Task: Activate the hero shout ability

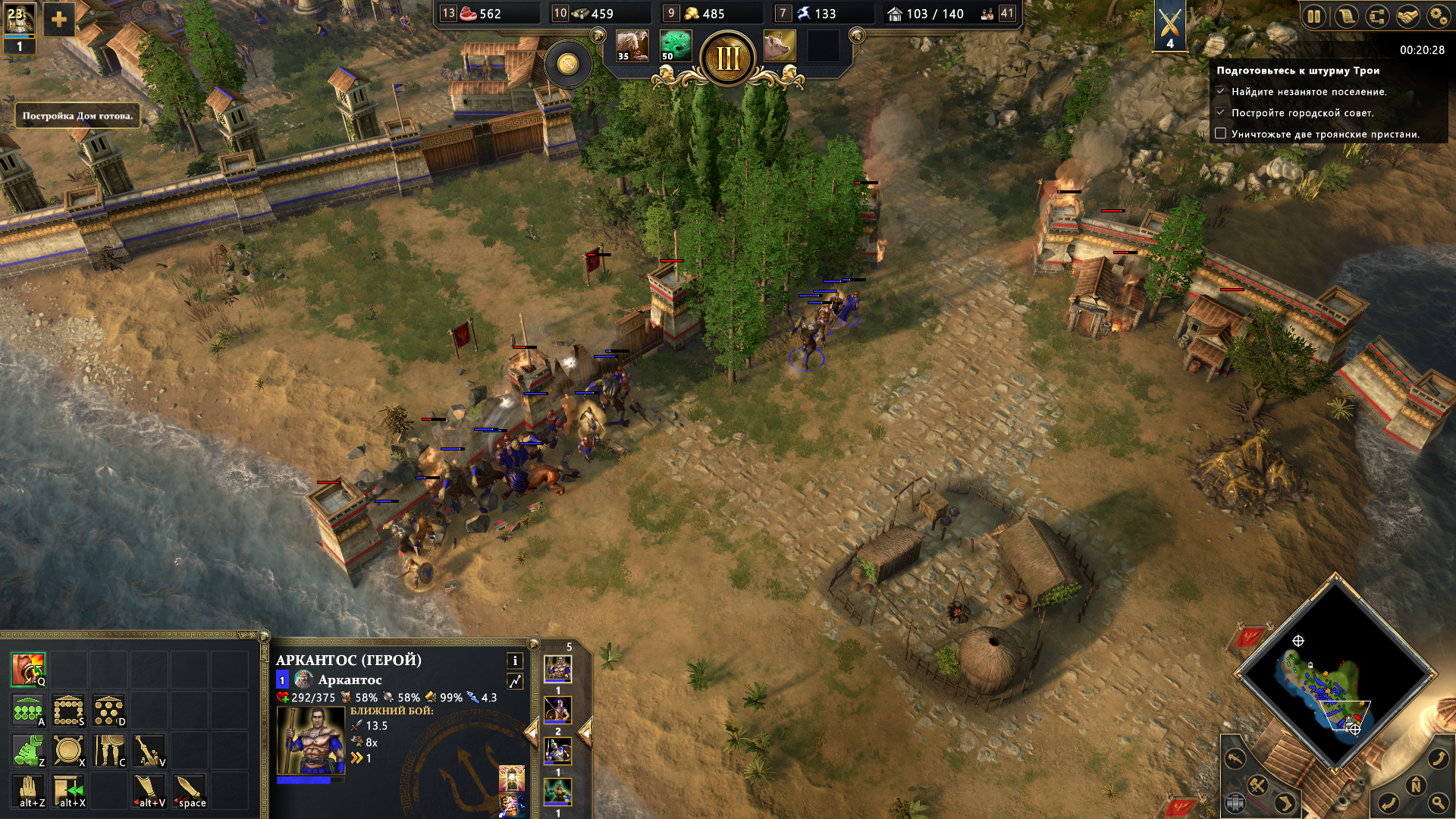Action: (x=28, y=669)
